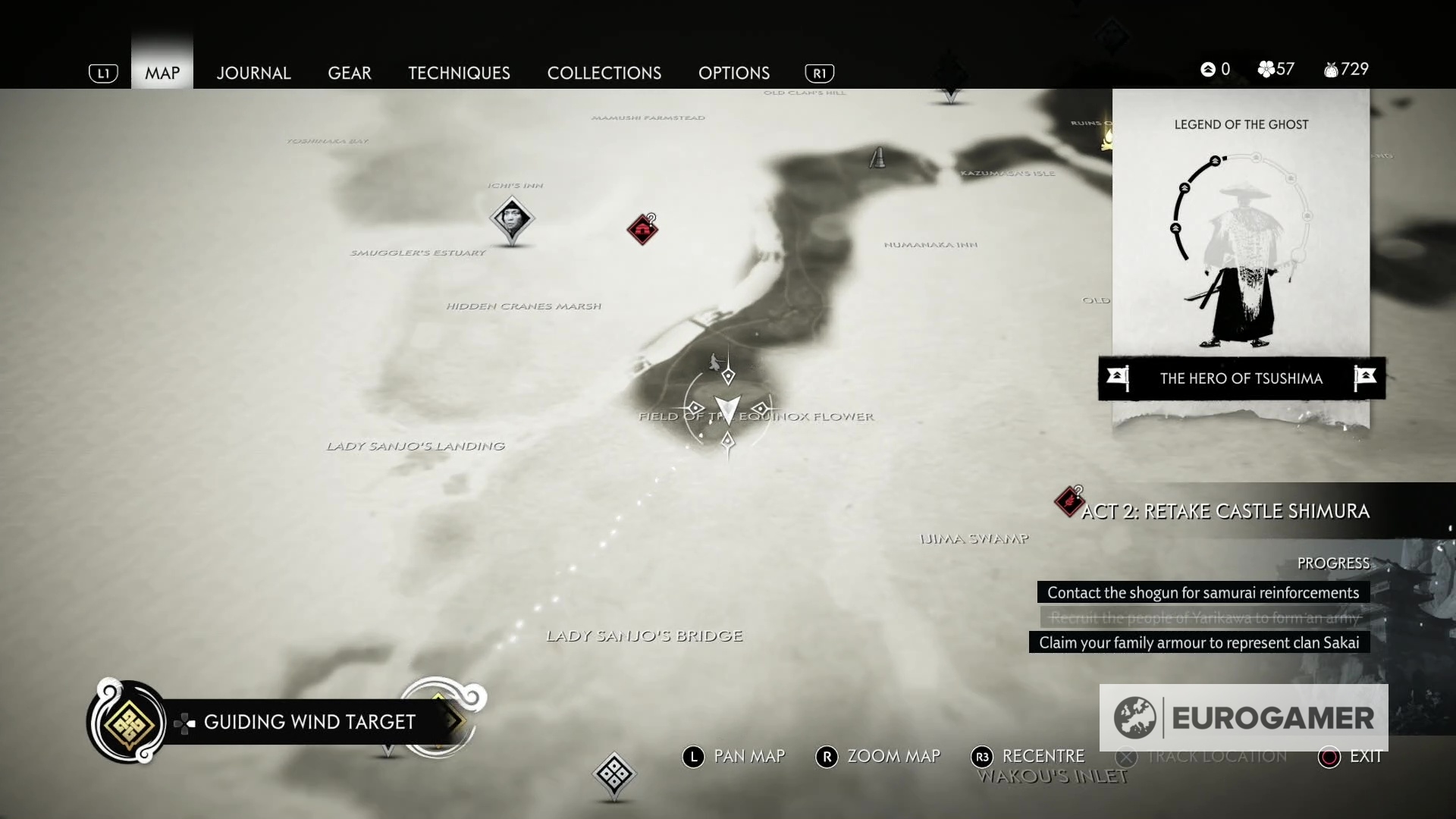Select the character portrait marker near Ichi's Inn
The image size is (1456, 819).
click(512, 218)
